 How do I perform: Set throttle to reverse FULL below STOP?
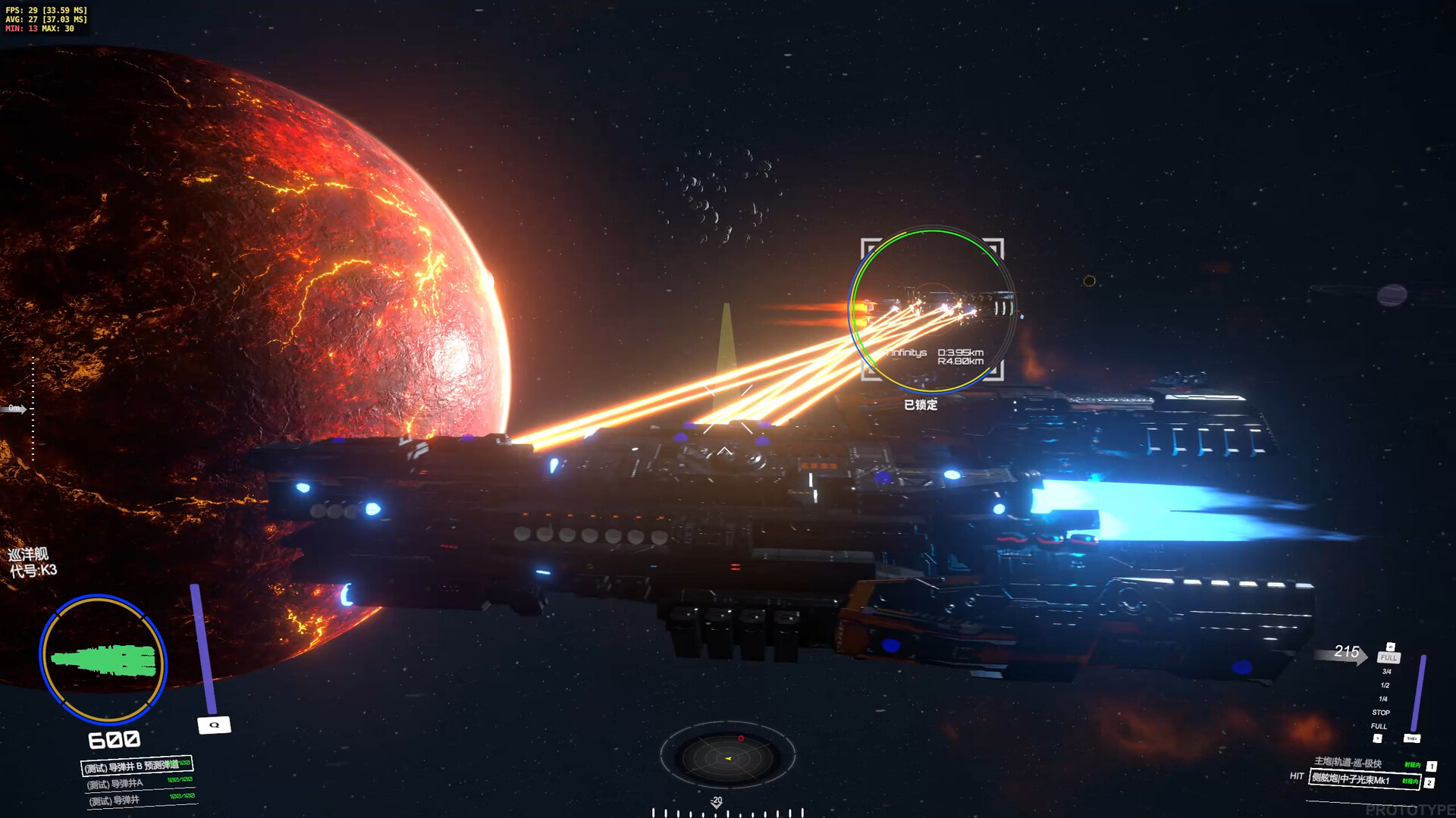pyautogui.click(x=1379, y=726)
